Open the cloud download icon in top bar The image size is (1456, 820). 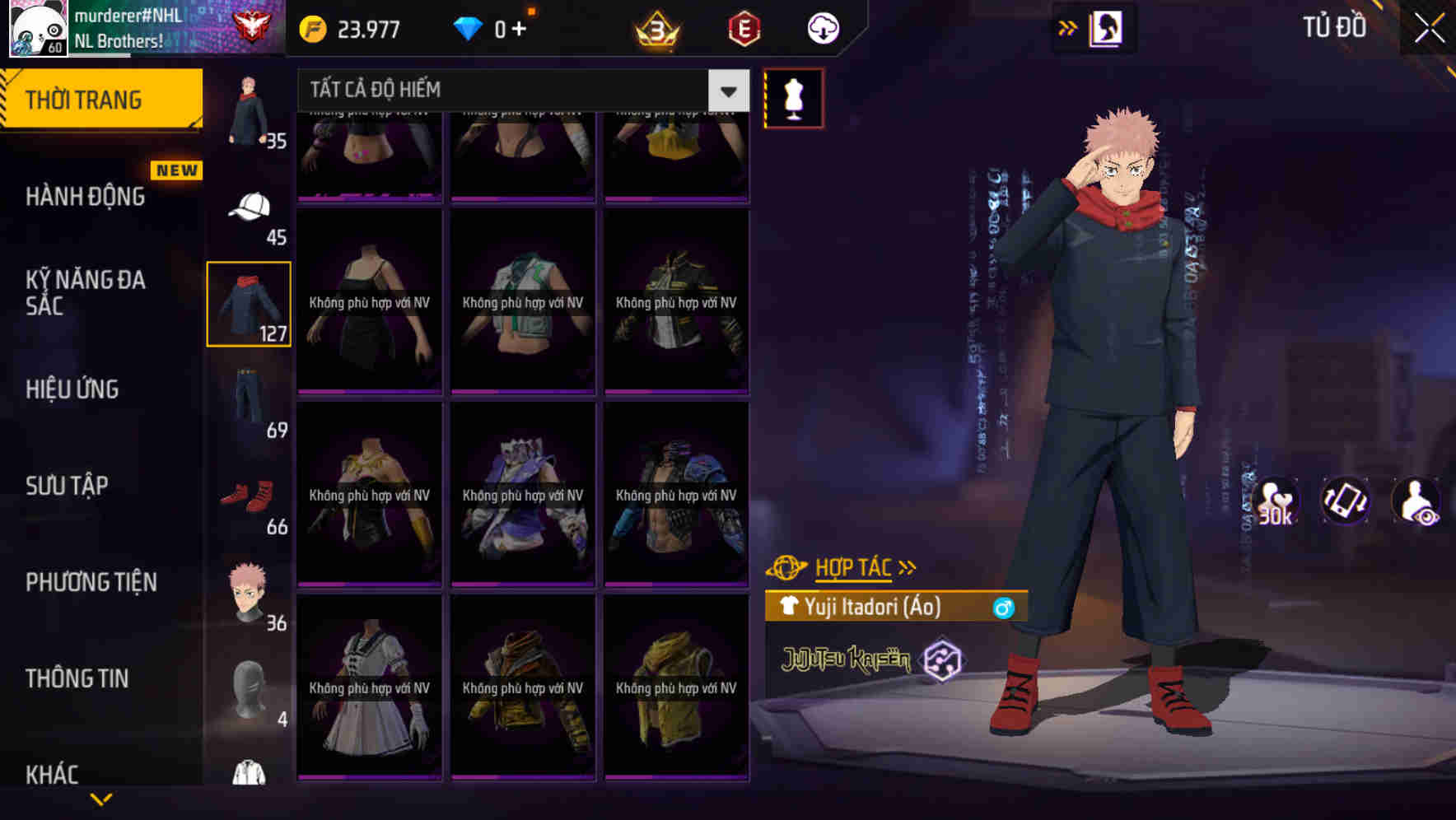point(822,27)
